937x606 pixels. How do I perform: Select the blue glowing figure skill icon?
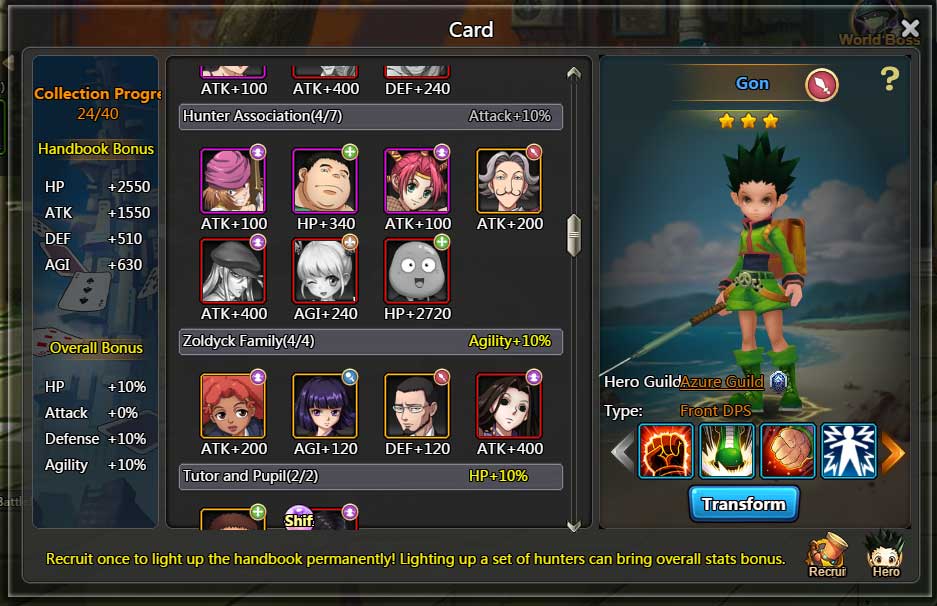848,452
